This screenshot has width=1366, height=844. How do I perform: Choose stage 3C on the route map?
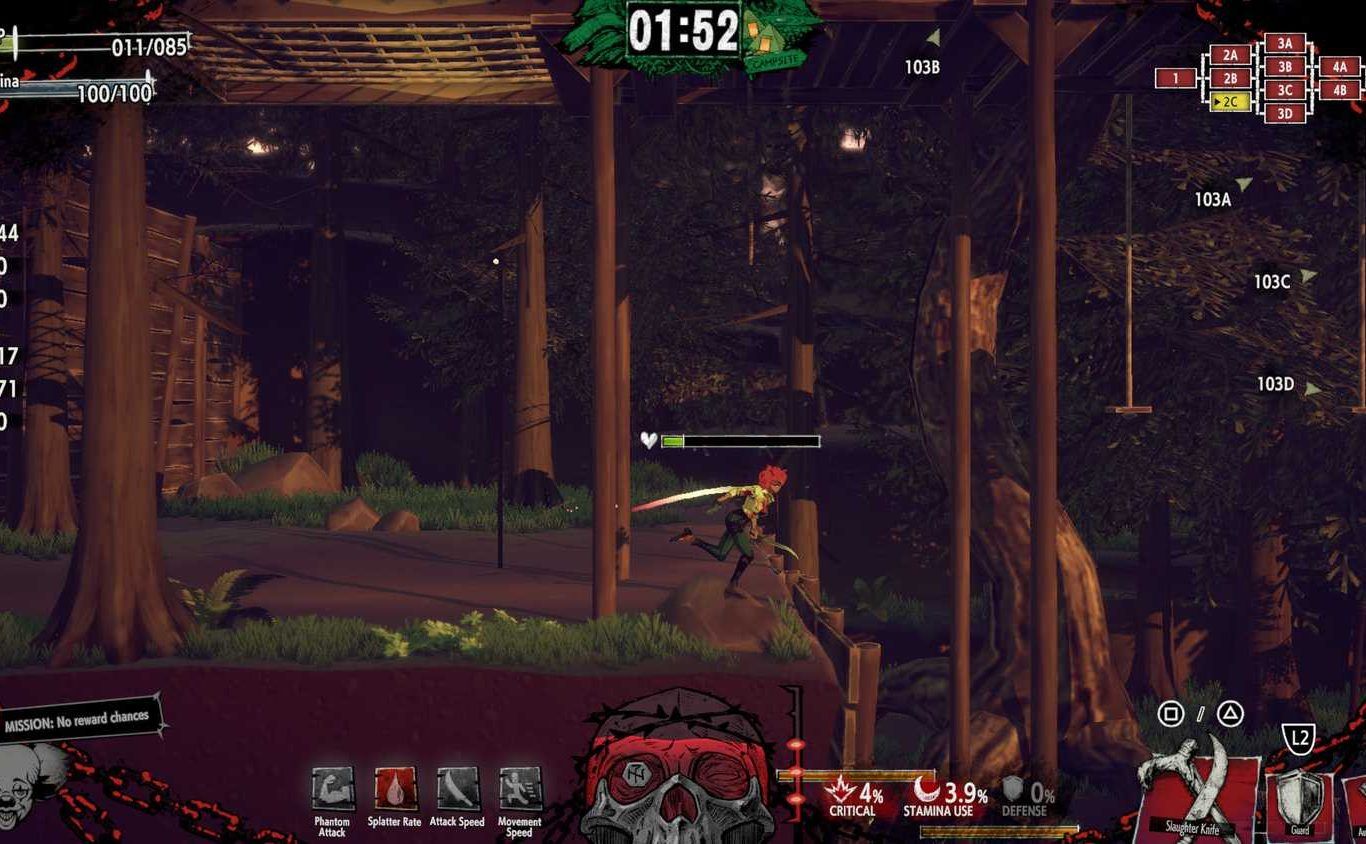[x=1285, y=90]
